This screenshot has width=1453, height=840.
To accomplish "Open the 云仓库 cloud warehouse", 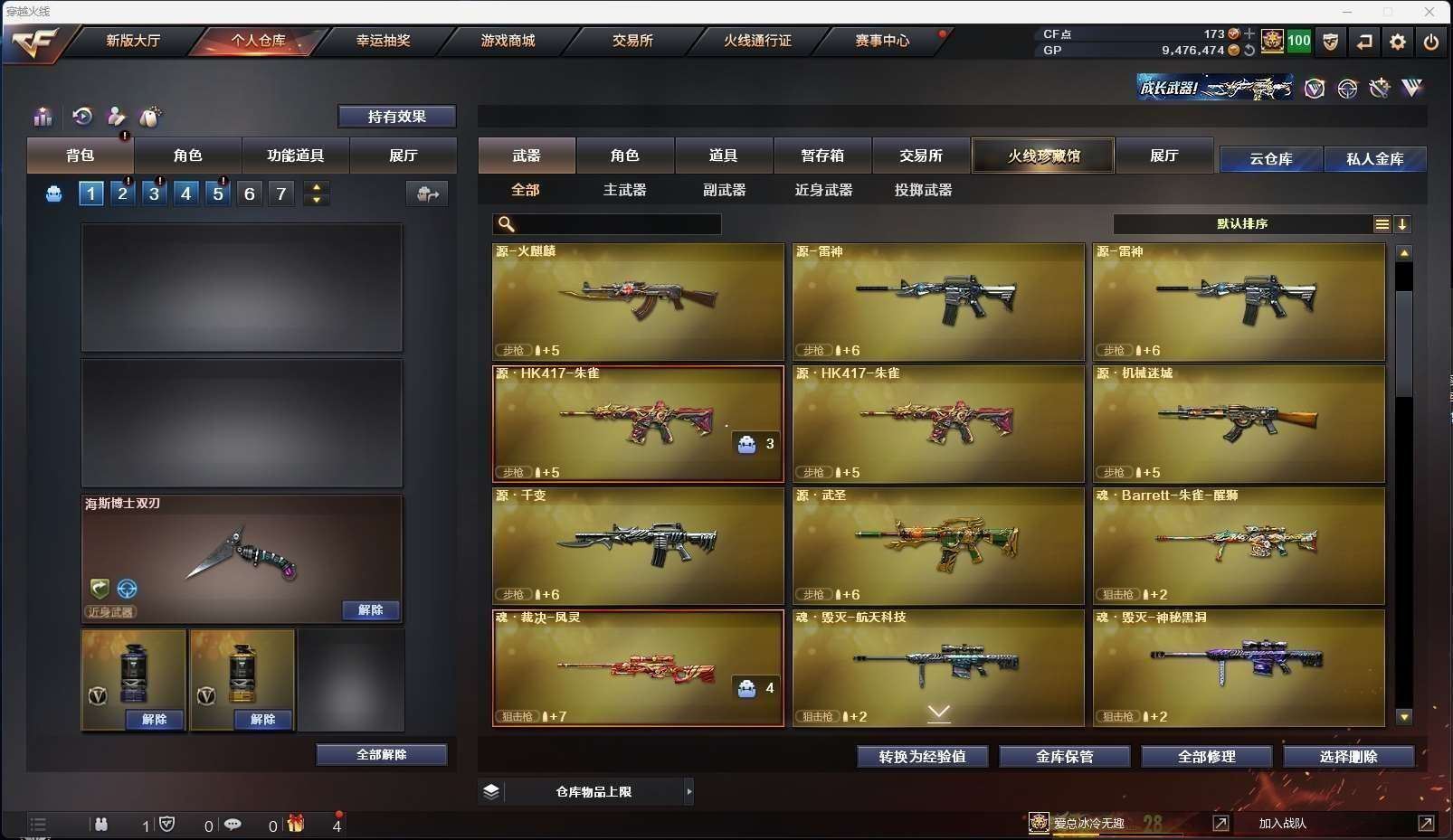I will coord(1270,159).
